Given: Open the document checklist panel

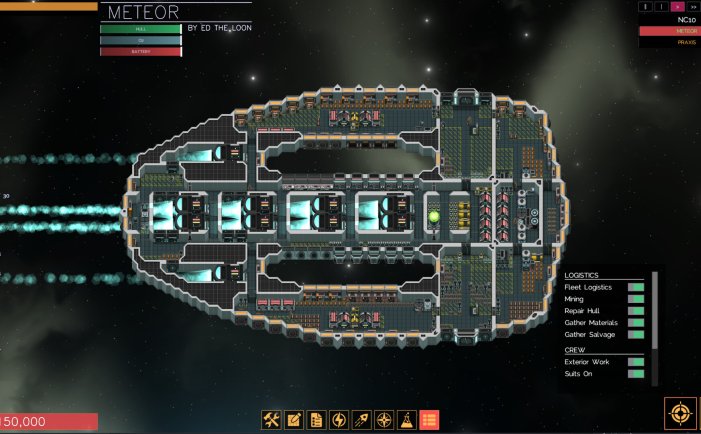Looking at the screenshot, I should coord(316,420).
